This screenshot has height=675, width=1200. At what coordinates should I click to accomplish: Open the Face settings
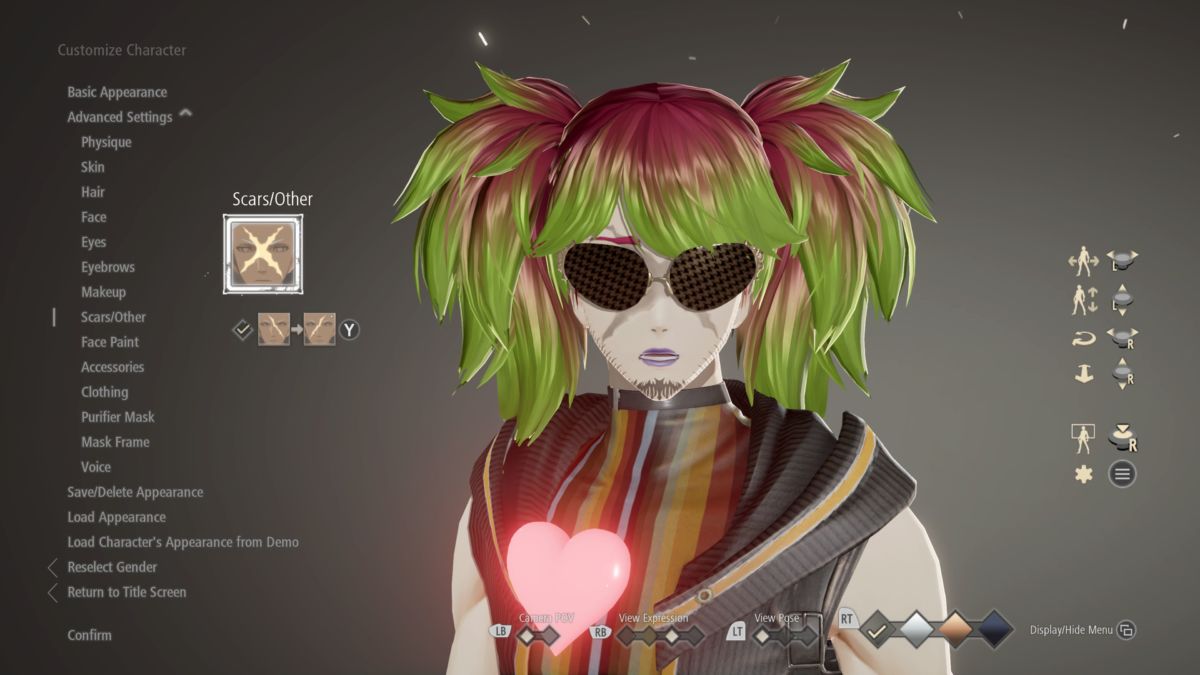tap(94, 217)
